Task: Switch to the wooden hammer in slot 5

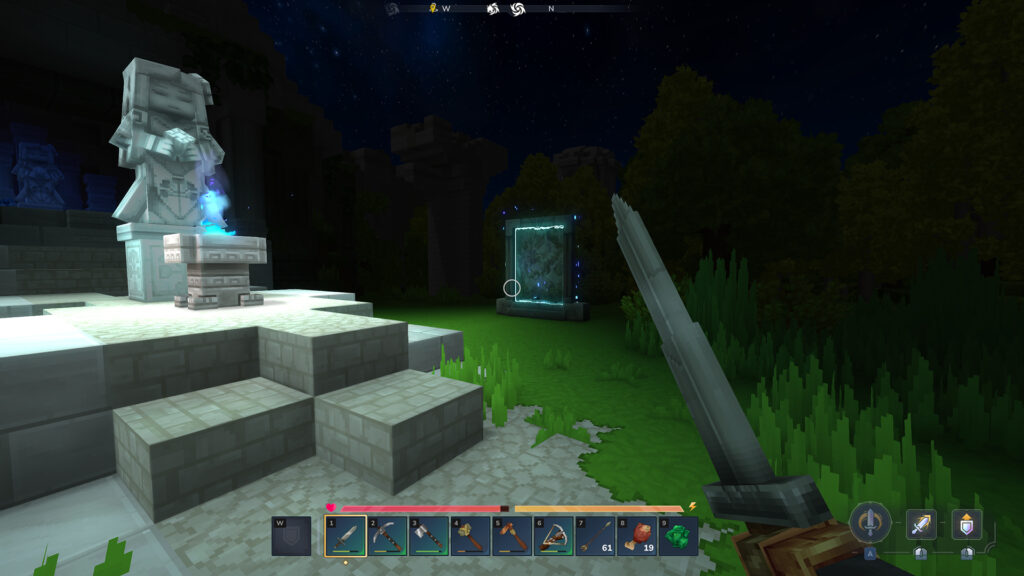Action: tap(511, 535)
